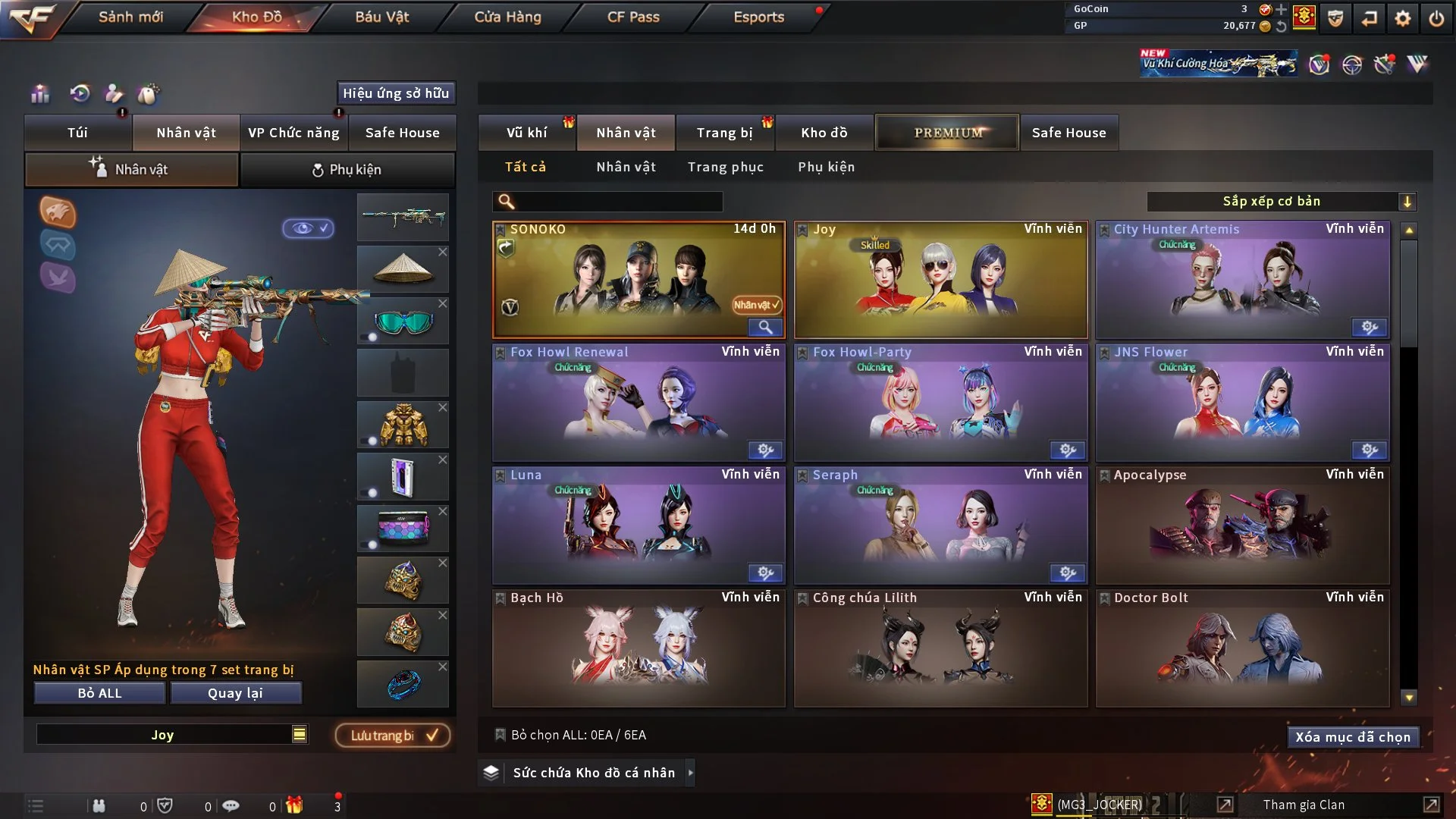Open the chat bubble icon on status bar
This screenshot has height=819, width=1456.
231,805
